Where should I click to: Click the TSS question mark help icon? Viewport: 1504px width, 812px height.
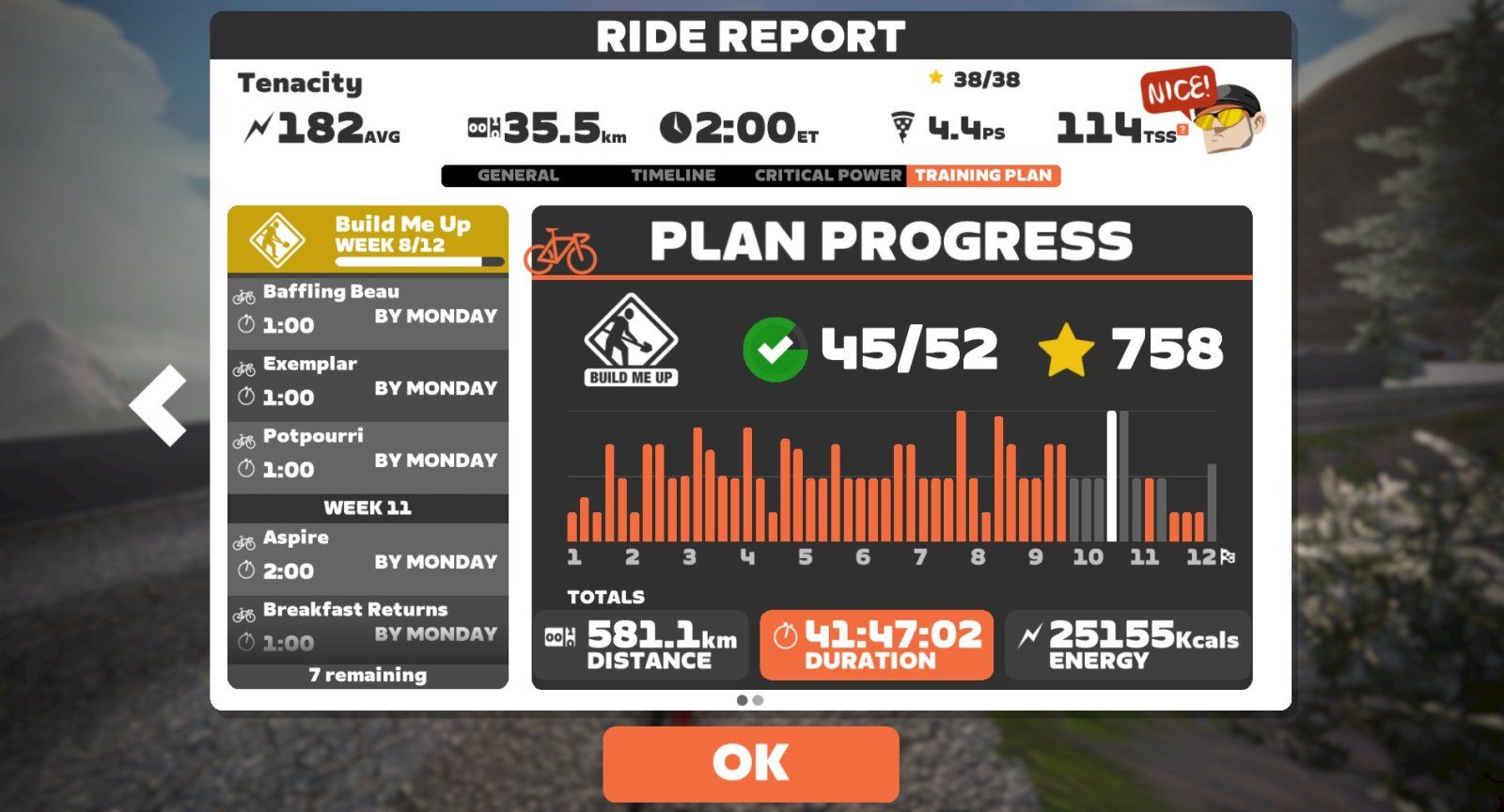(1183, 131)
